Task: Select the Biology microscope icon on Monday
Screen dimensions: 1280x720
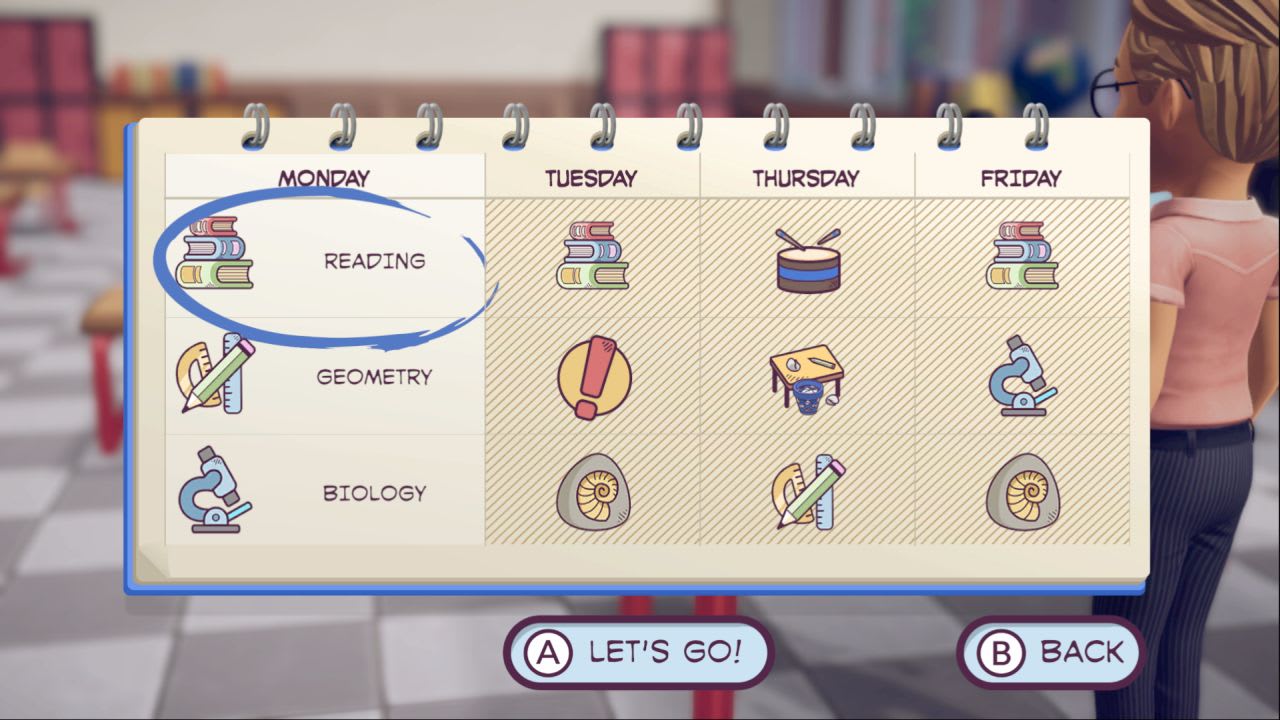Action: coord(216,492)
